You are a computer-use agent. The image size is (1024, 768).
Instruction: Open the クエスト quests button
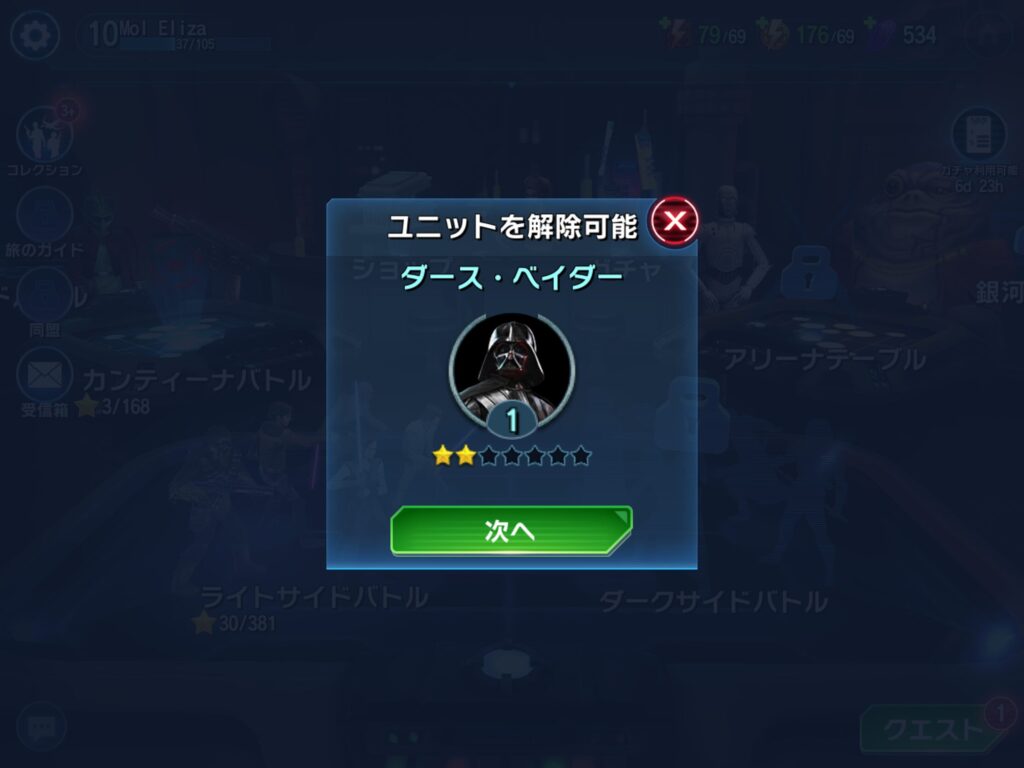[x=930, y=730]
